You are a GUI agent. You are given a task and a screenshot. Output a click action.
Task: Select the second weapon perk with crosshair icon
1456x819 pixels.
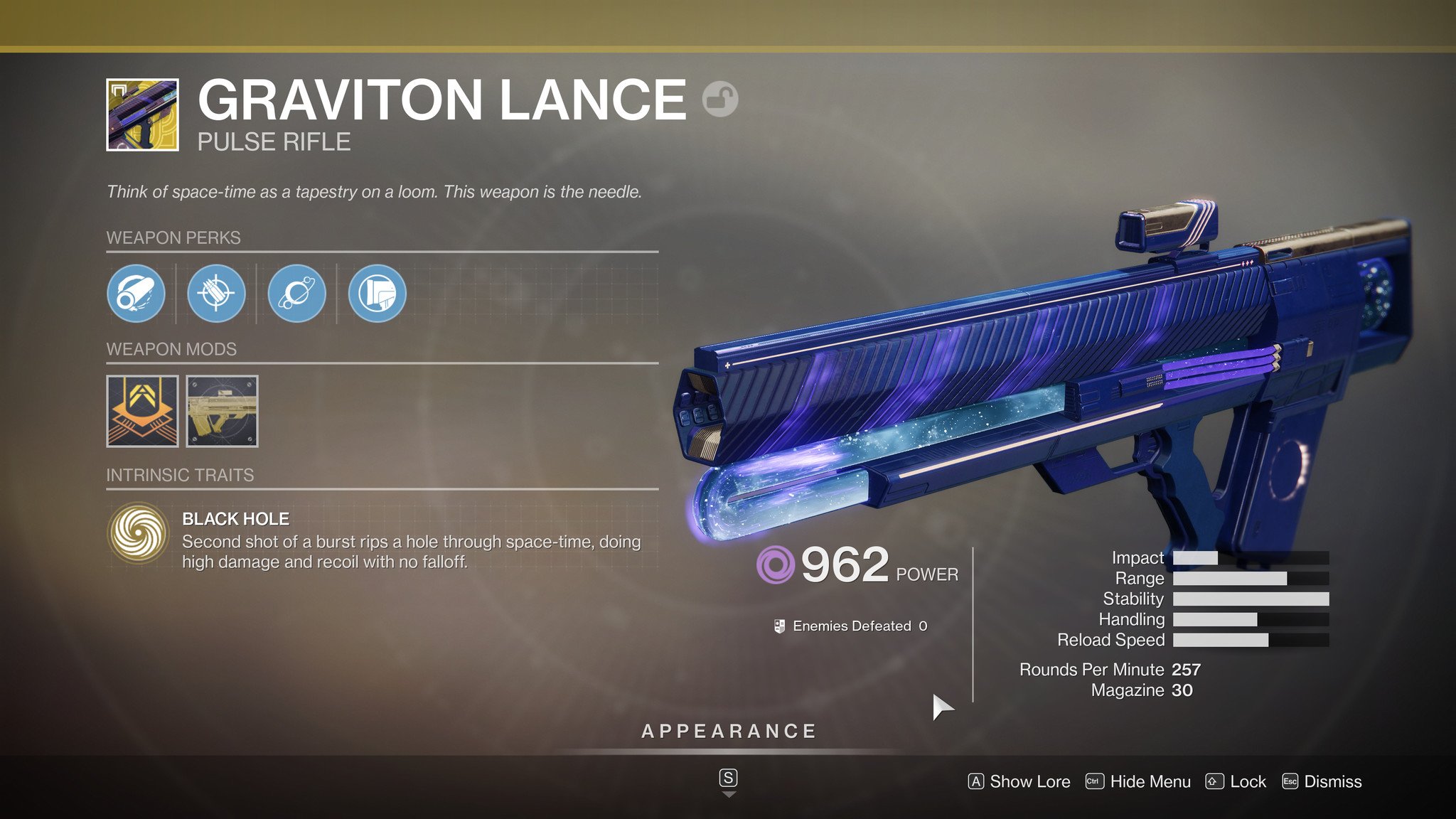tap(217, 294)
